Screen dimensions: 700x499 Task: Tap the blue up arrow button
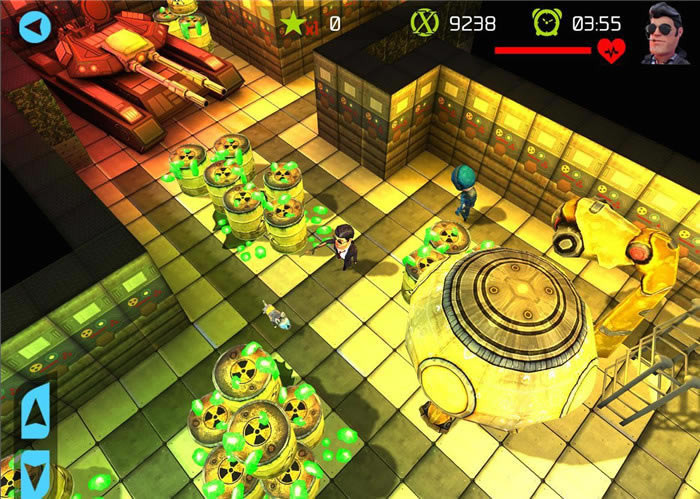35,411
